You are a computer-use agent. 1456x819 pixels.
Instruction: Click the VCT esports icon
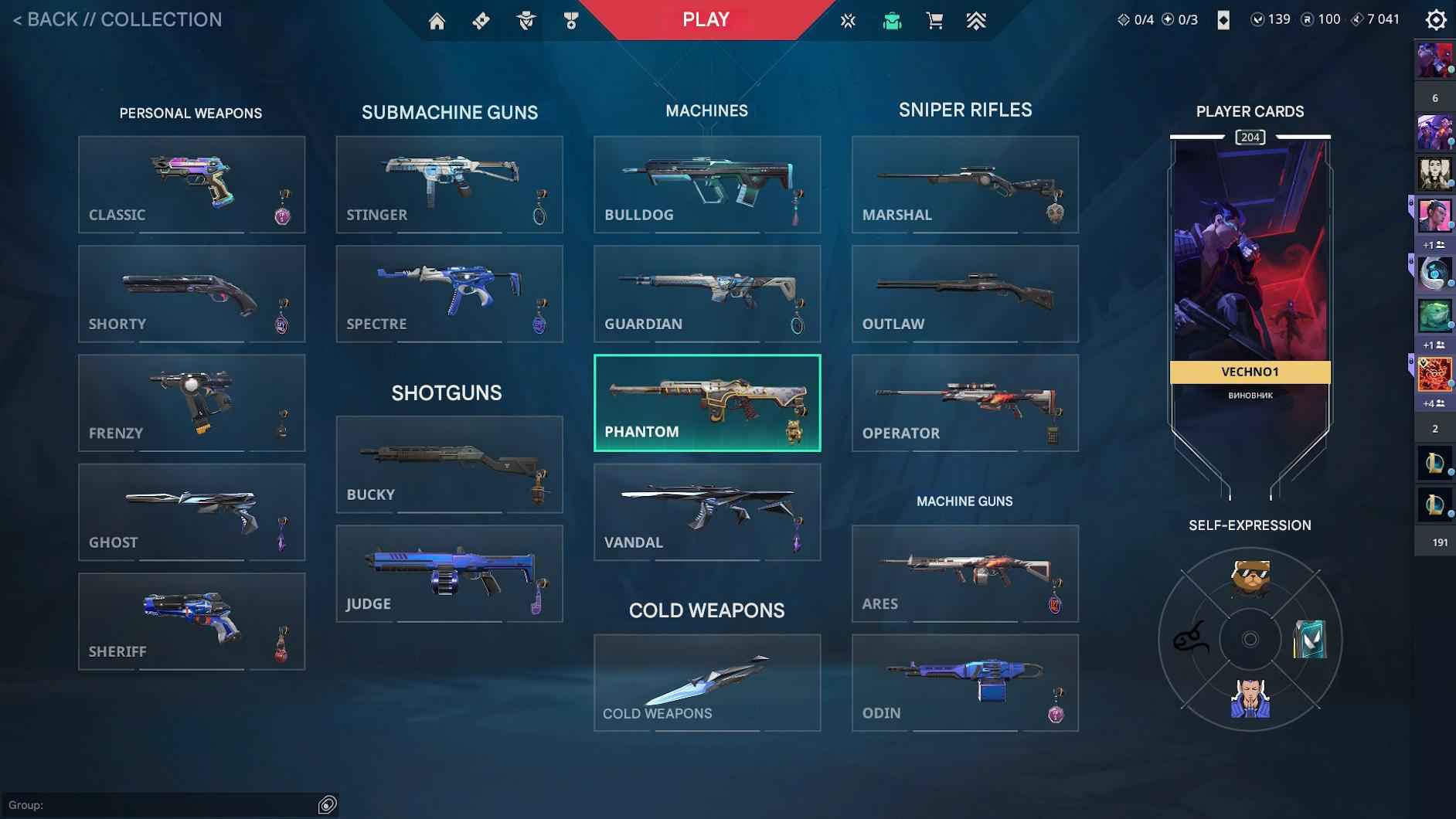pyautogui.click(x=849, y=19)
